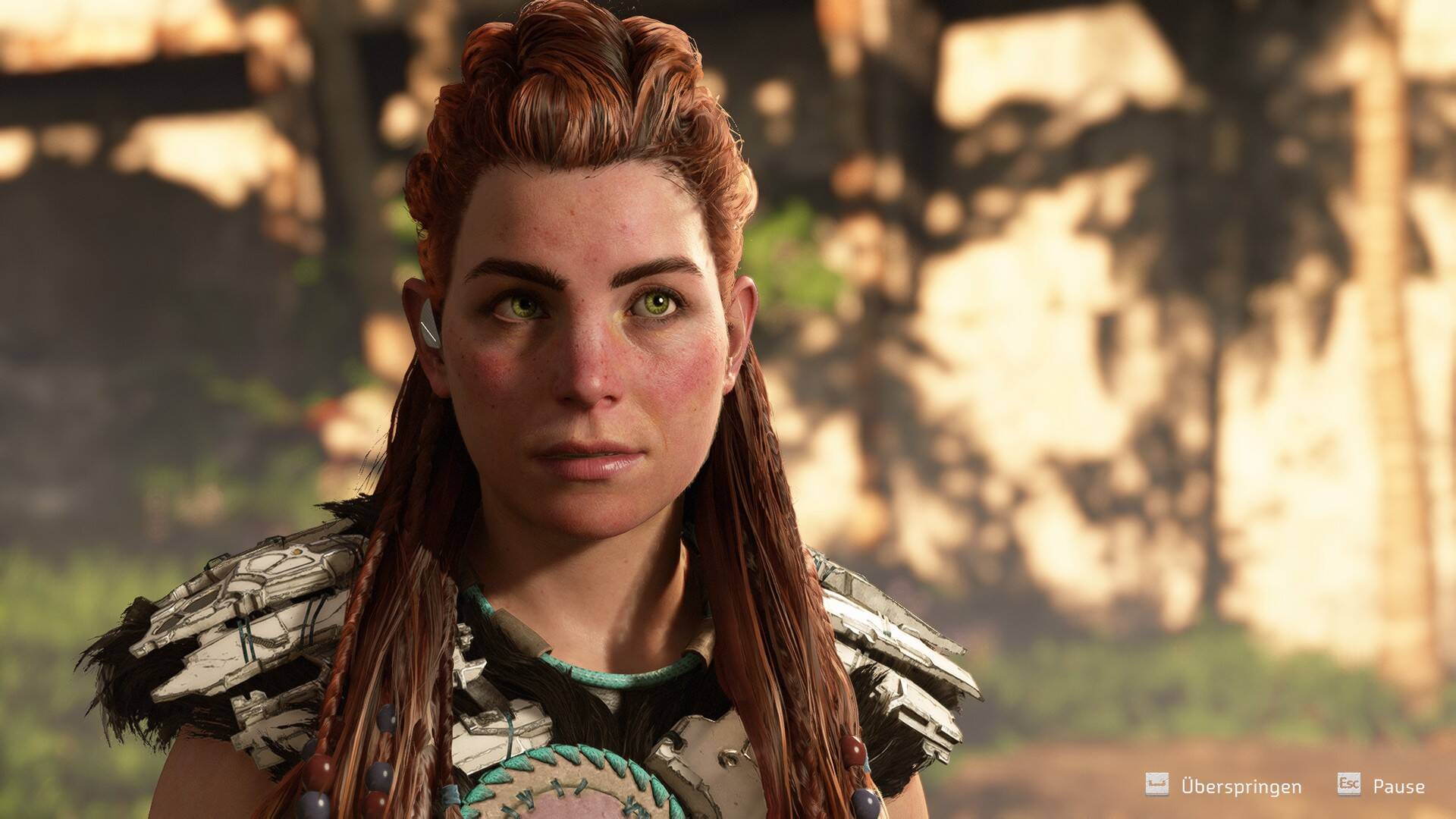Viewport: 1456px width, 819px height.
Task: Pause the cutscene using the Pause label
Action: click(1398, 786)
